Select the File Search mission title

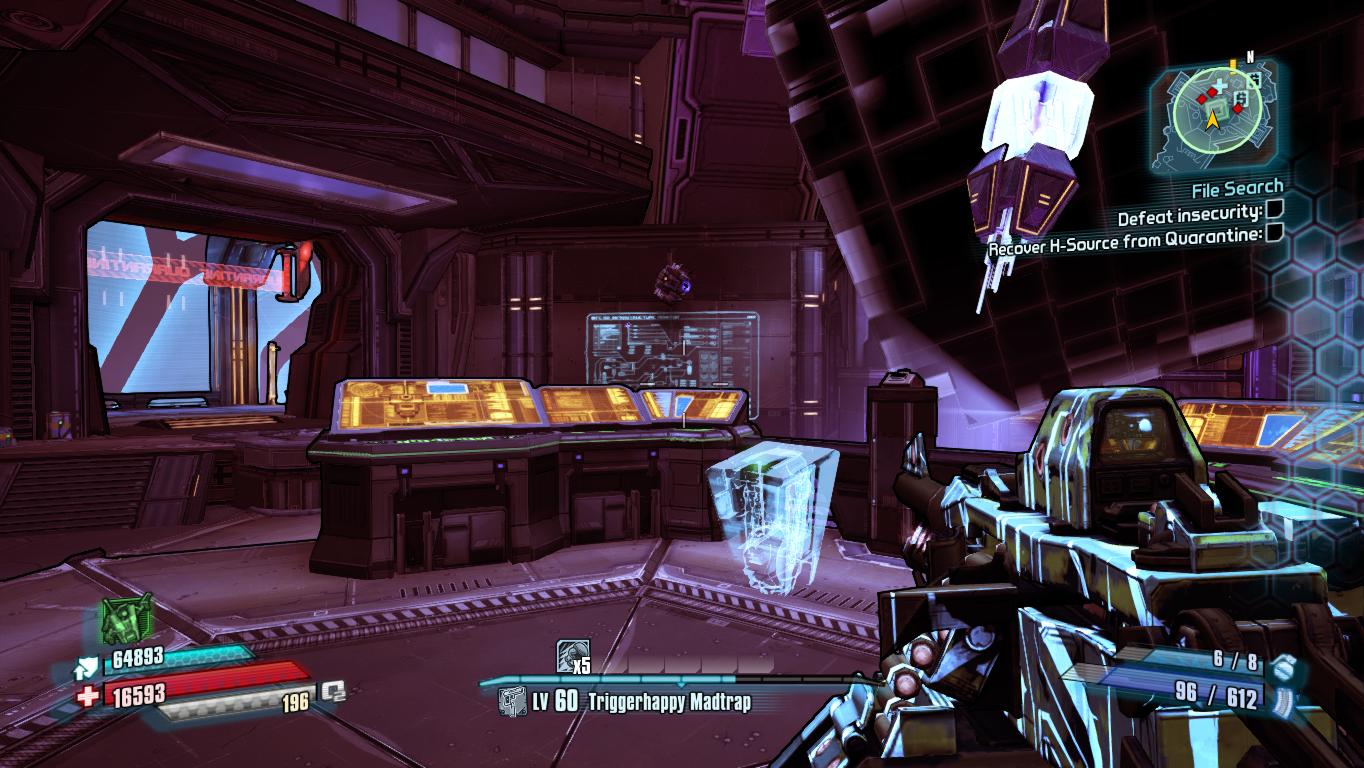[1236, 187]
